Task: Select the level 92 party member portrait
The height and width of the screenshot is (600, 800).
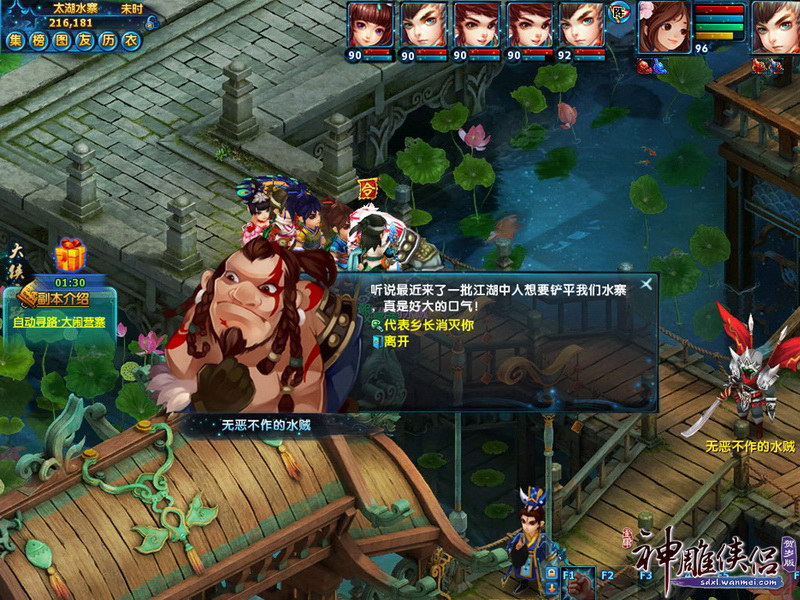Action: point(581,24)
